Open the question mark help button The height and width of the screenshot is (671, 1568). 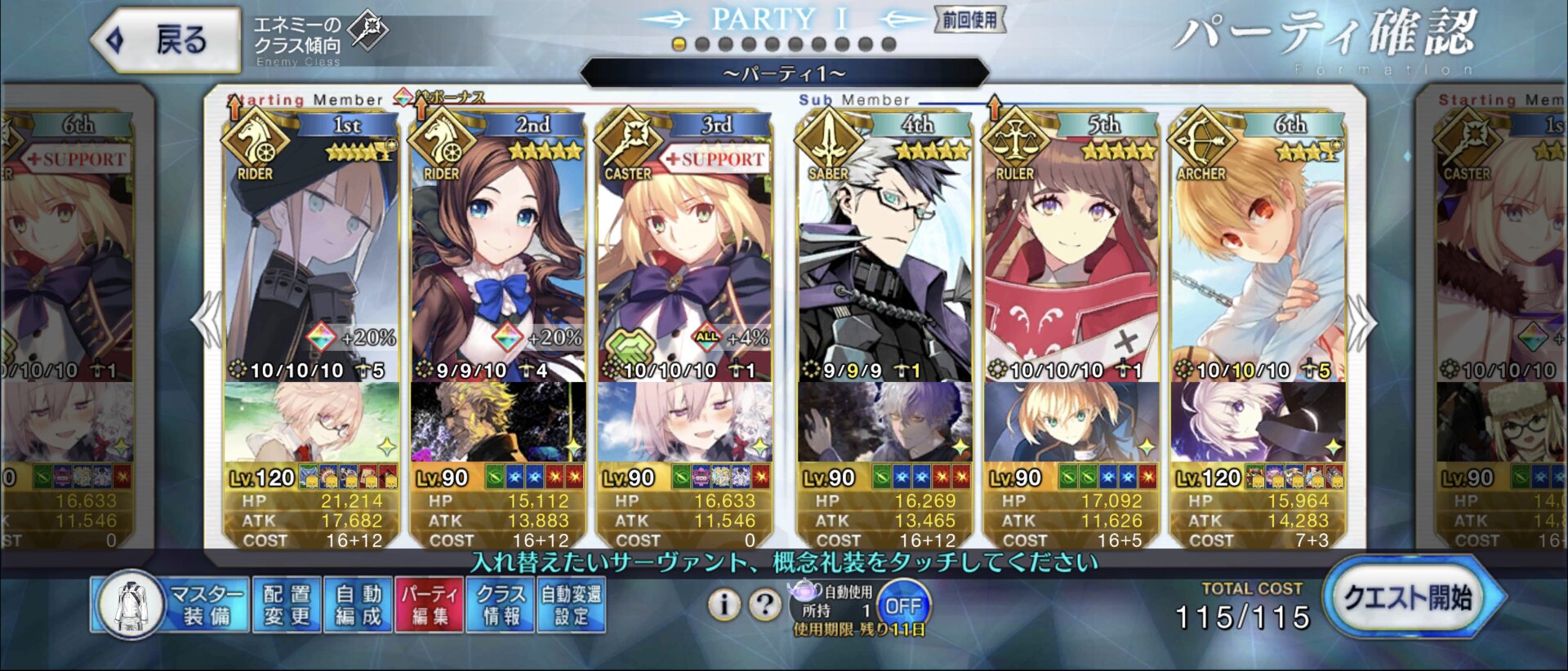pyautogui.click(x=764, y=605)
